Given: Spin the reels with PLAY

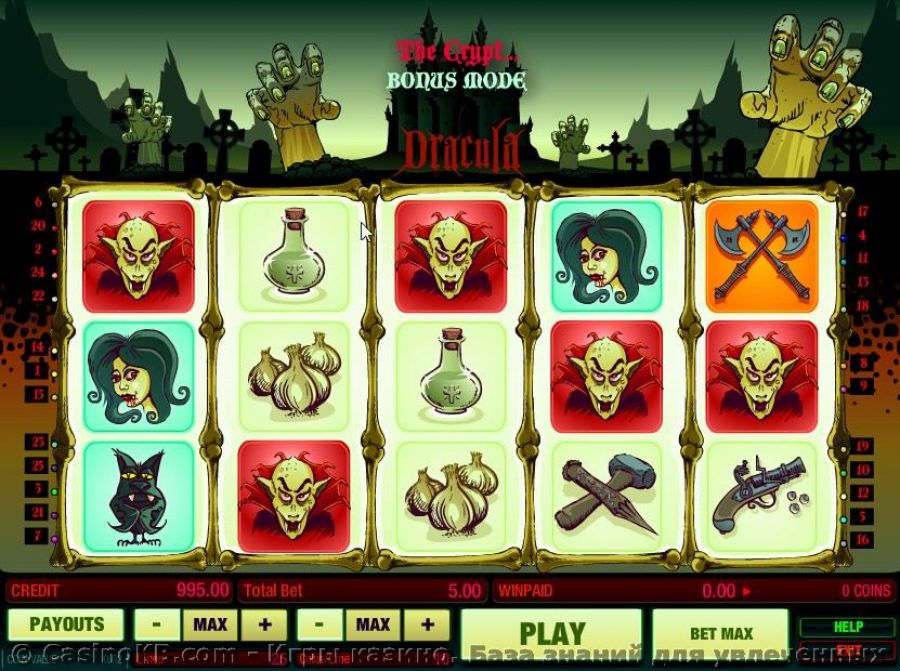Looking at the screenshot, I should [551, 632].
